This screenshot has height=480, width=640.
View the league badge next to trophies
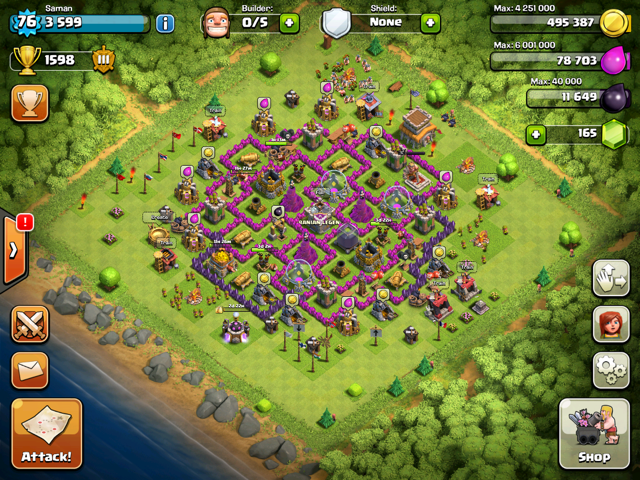(x=103, y=60)
